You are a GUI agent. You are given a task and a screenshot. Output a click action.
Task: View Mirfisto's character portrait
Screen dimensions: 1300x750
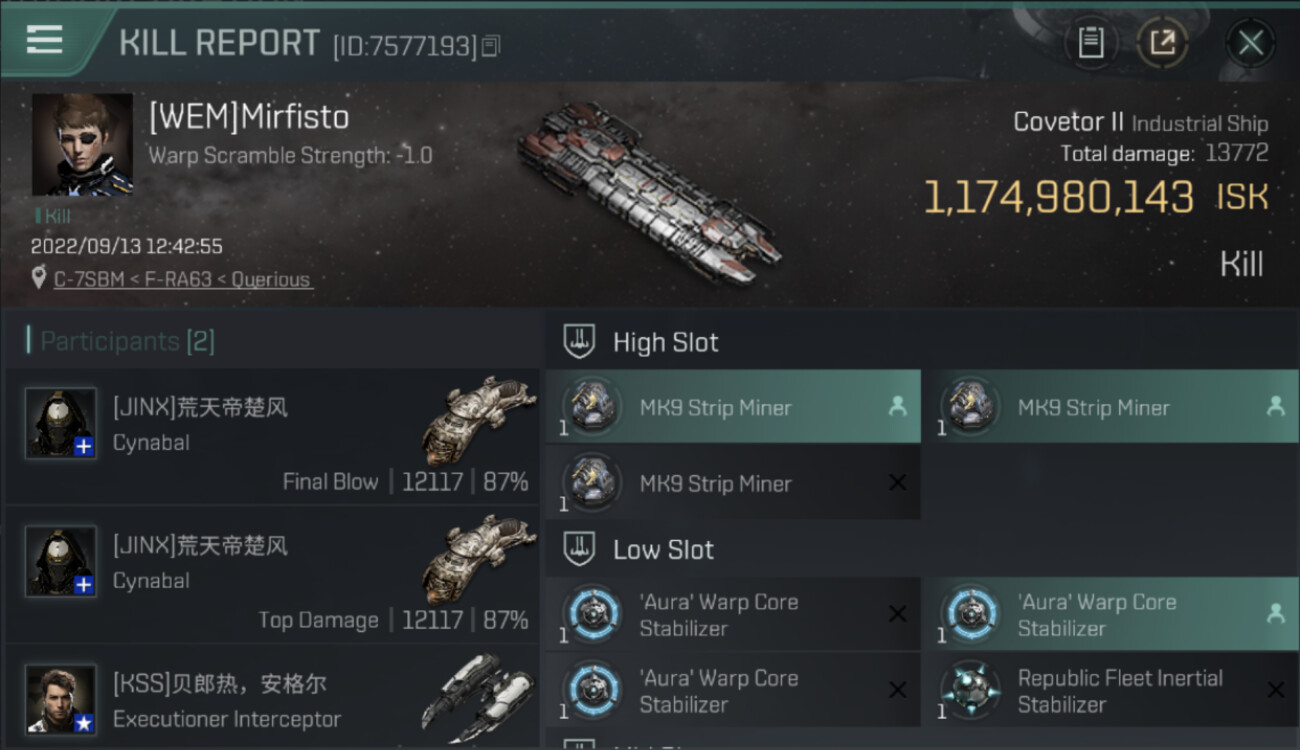click(82, 144)
